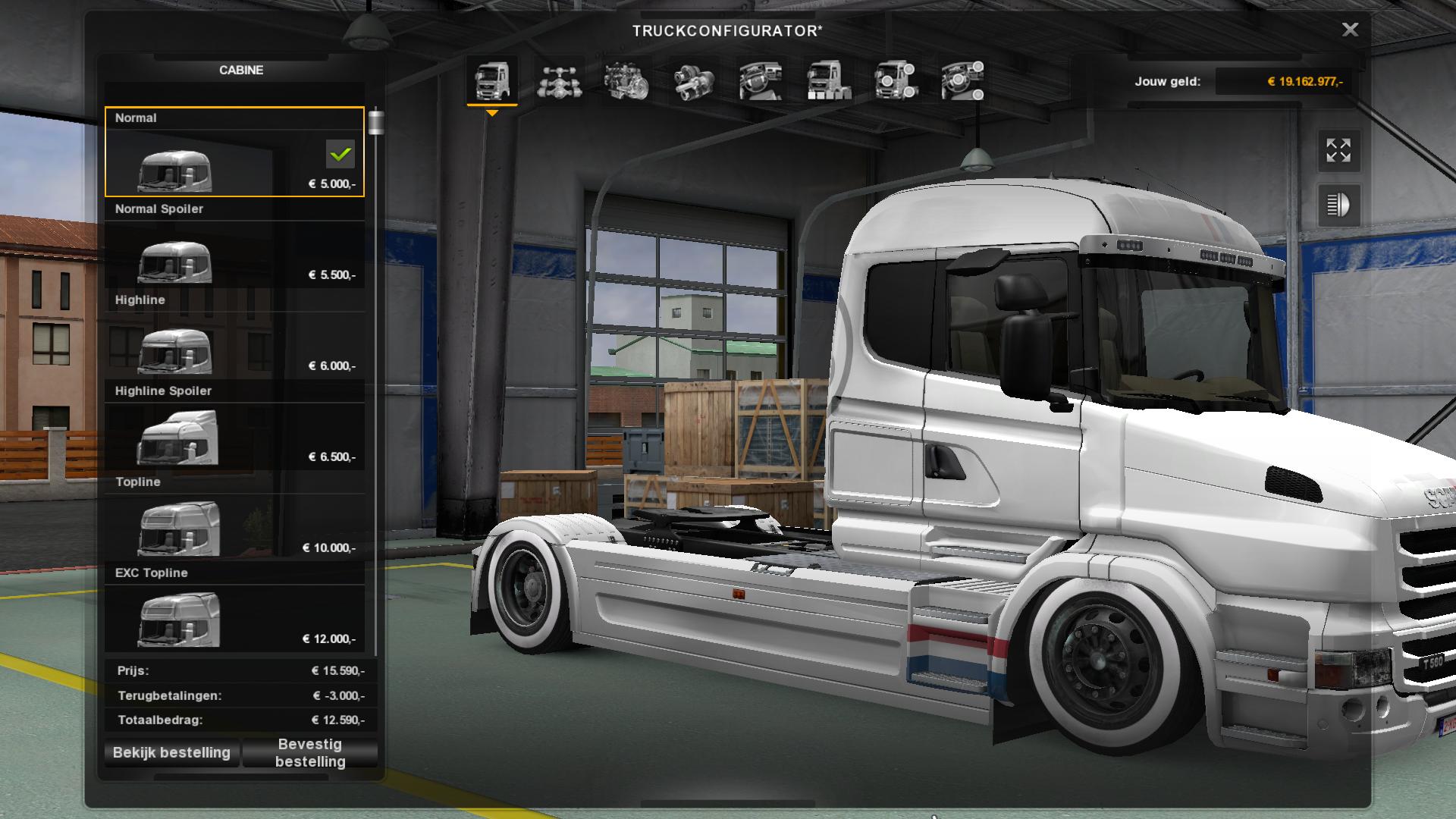1456x819 pixels.
Task: Open the cabin category tab
Action: coord(491,80)
